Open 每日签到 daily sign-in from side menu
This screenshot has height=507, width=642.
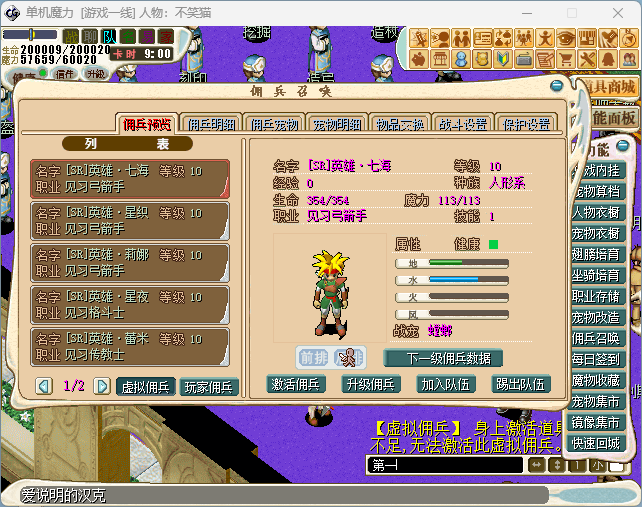click(597, 359)
